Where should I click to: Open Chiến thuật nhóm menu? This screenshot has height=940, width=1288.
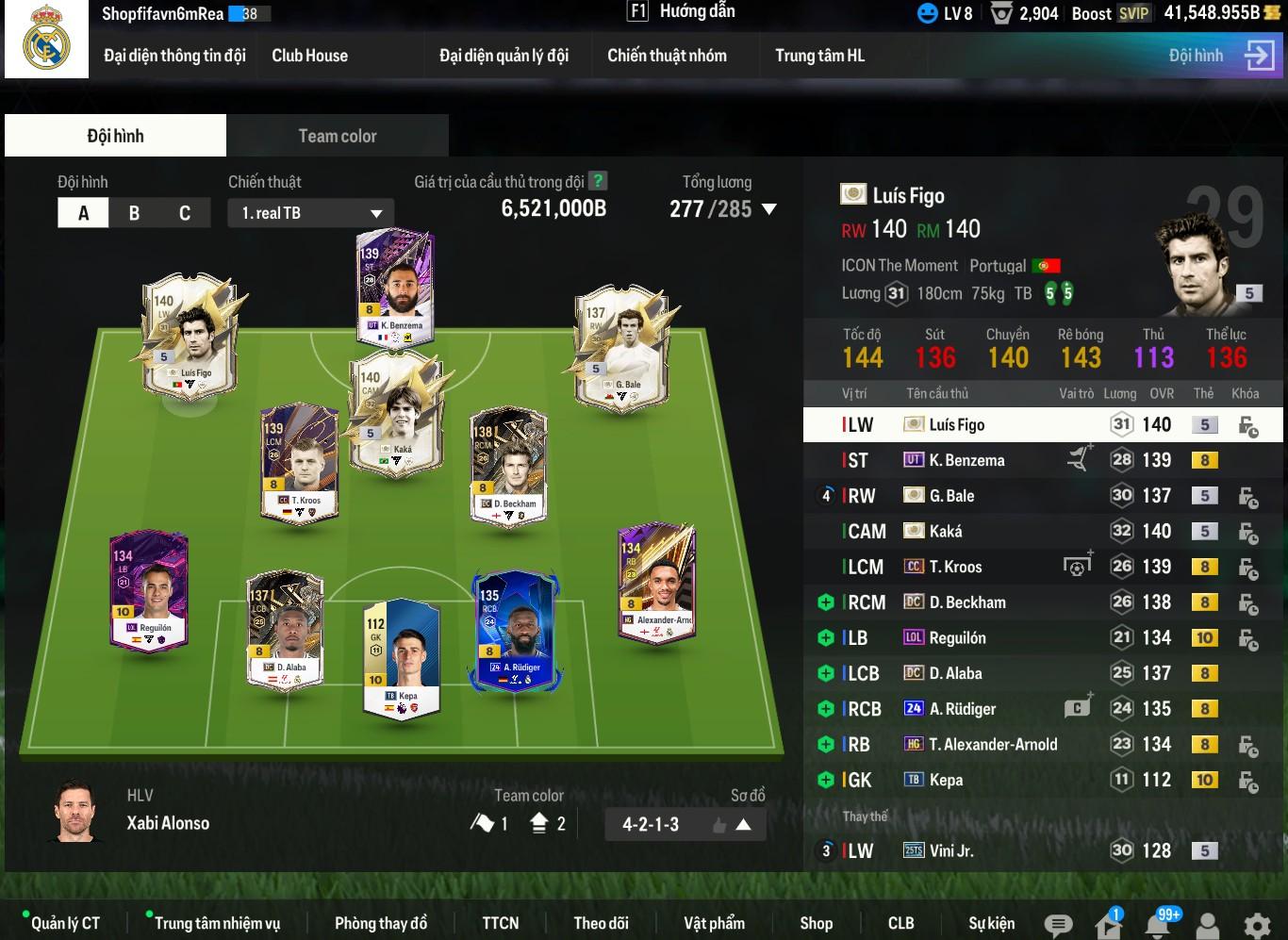click(667, 56)
